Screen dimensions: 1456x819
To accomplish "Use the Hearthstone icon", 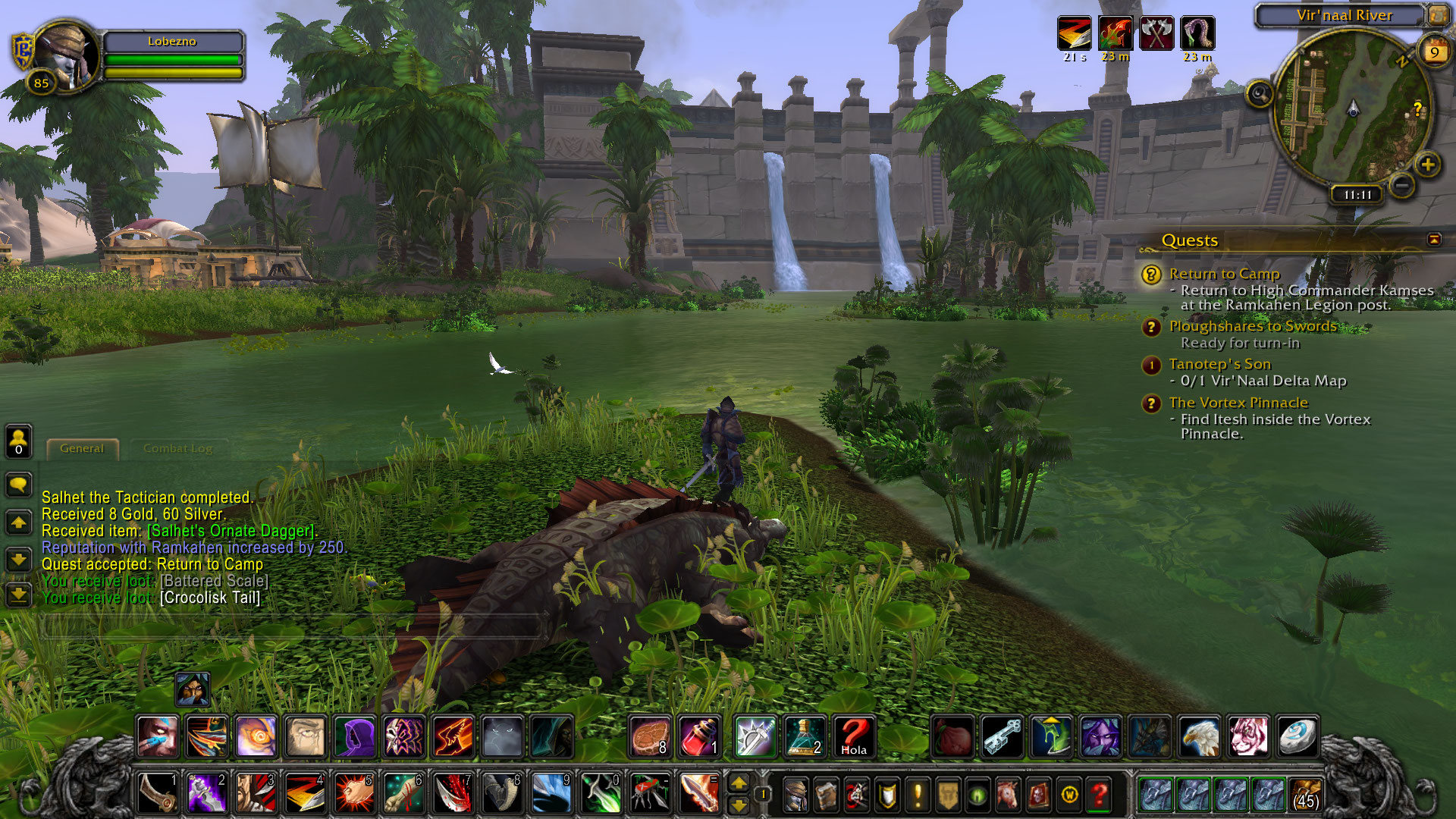I will [x=1297, y=736].
